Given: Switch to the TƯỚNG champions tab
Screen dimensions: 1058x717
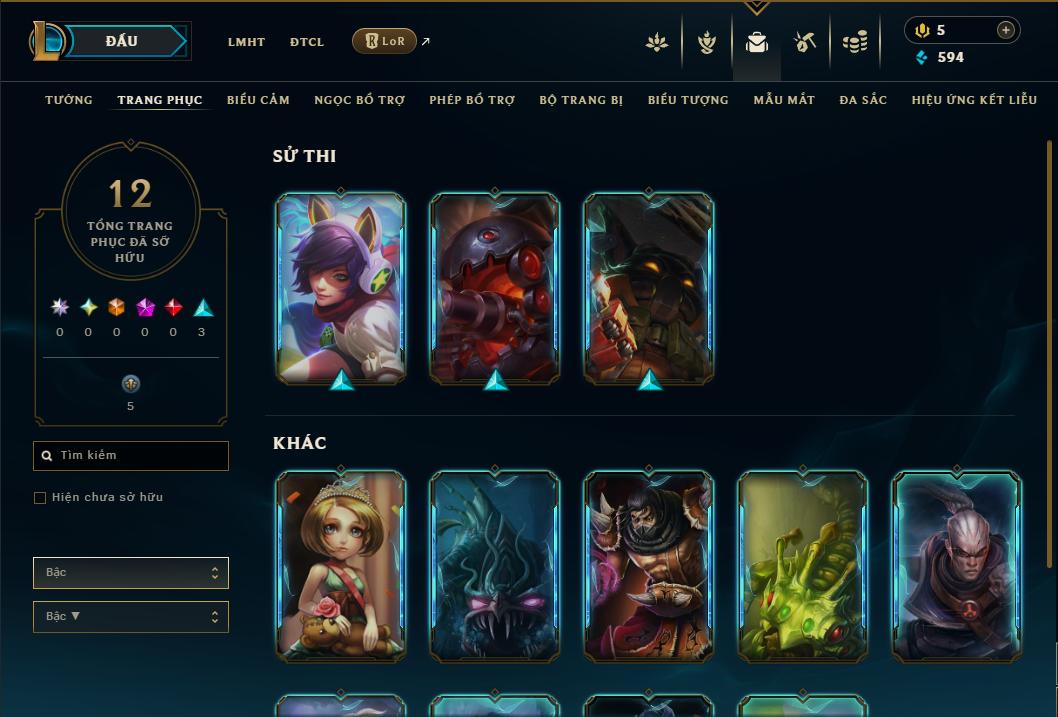Looking at the screenshot, I should [x=69, y=100].
